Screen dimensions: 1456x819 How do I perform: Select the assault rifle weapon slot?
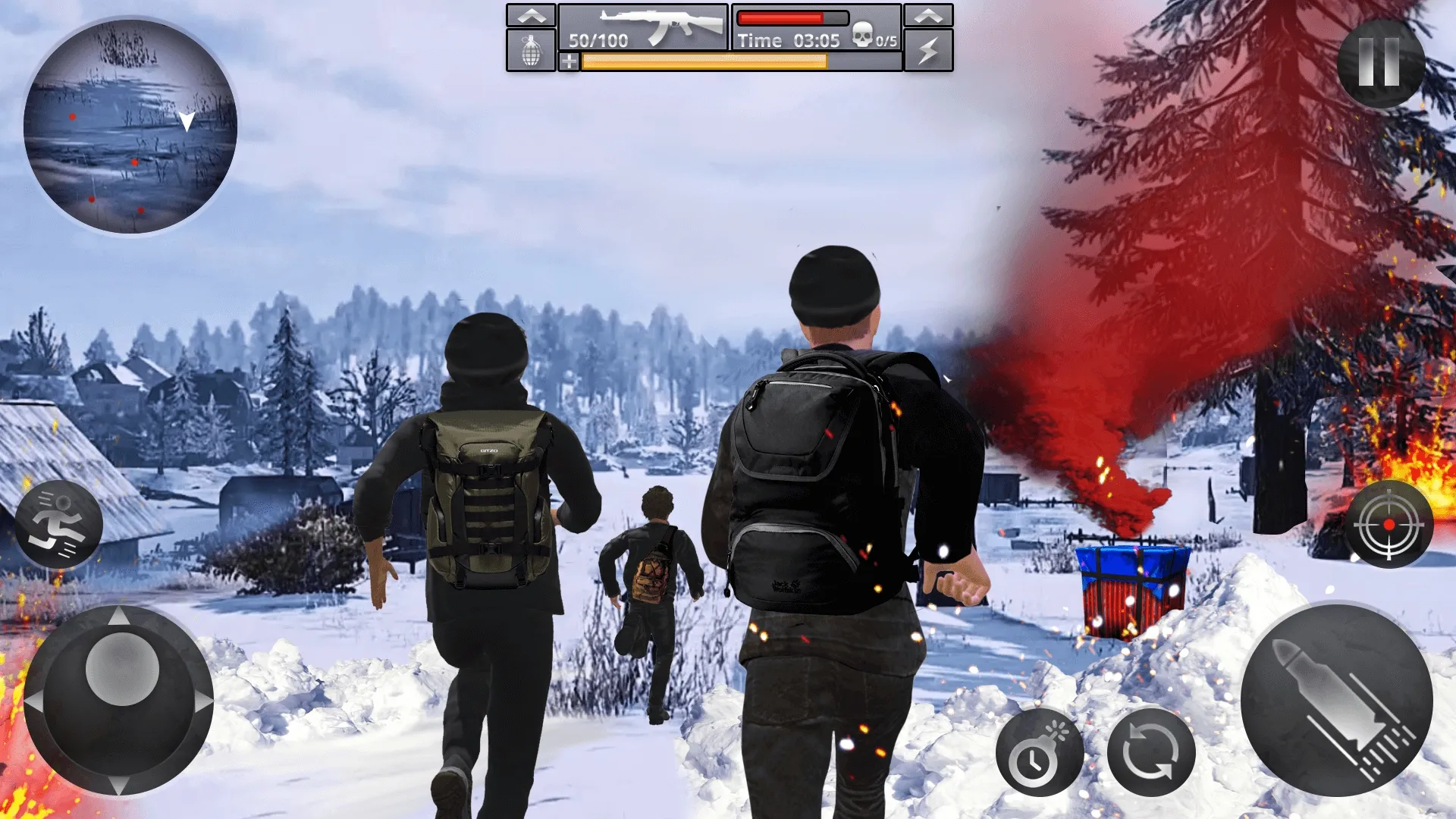[643, 27]
